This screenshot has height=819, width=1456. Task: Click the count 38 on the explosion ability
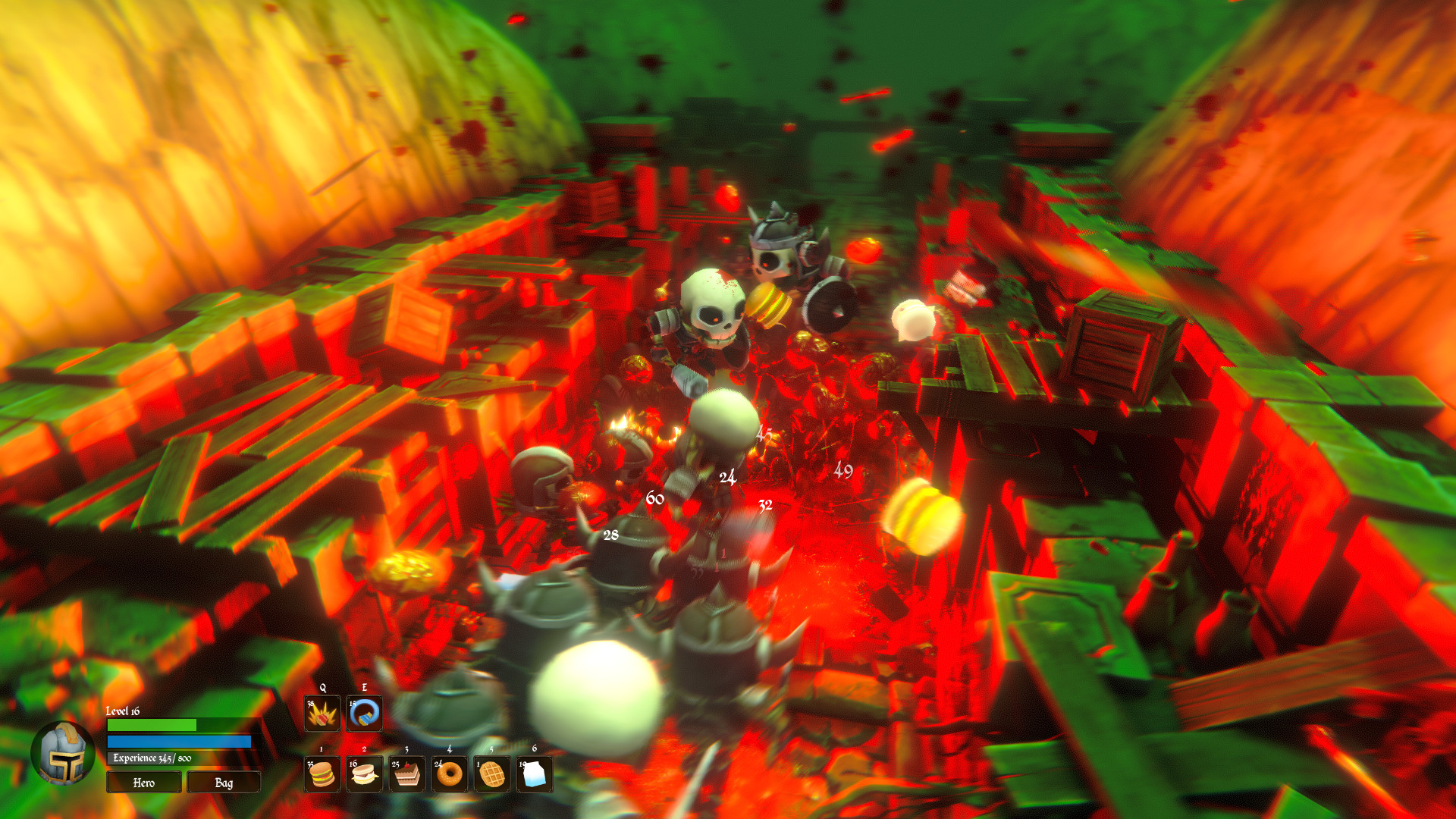point(310,704)
